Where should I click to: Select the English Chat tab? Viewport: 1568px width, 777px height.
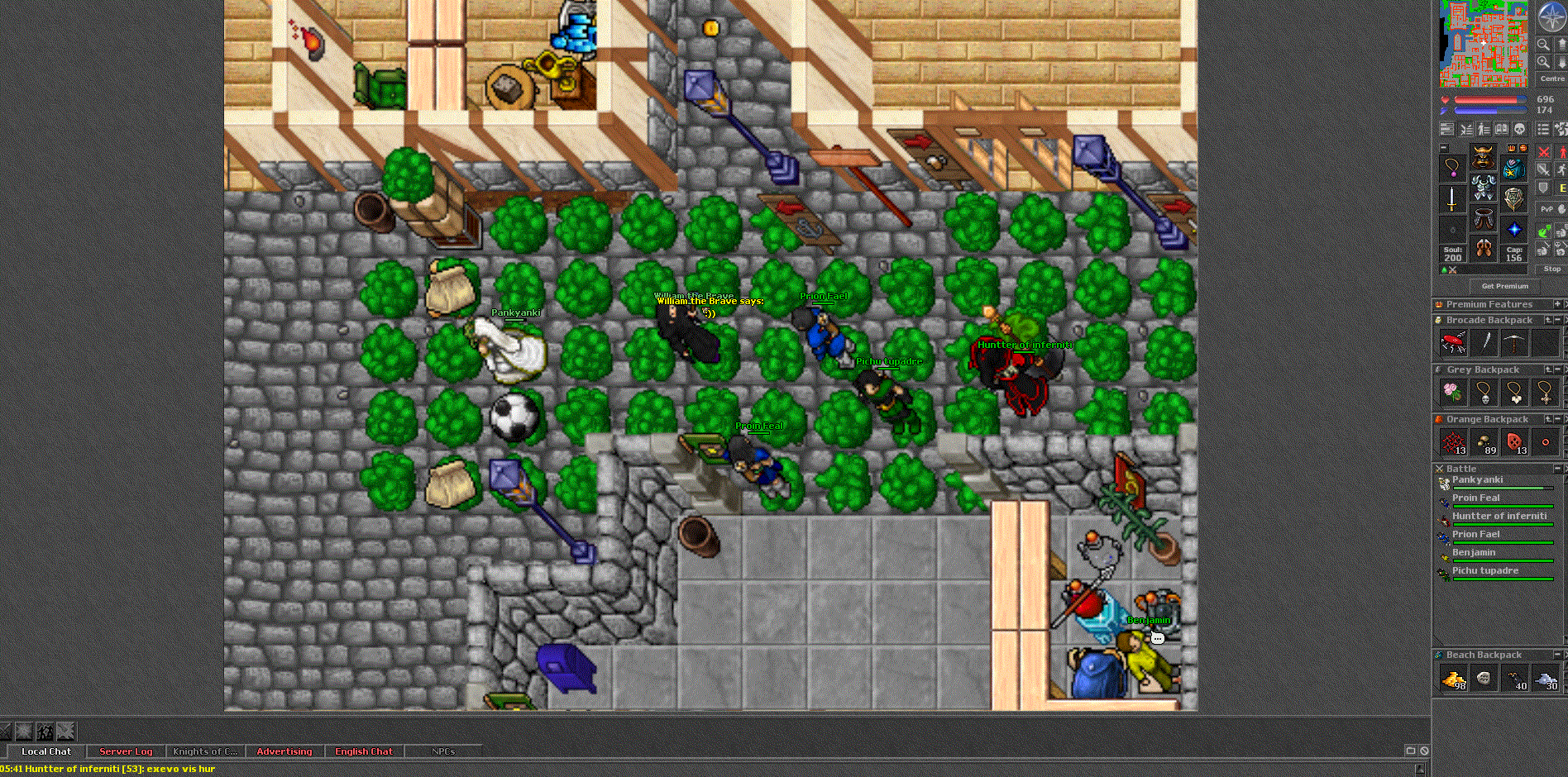(364, 751)
